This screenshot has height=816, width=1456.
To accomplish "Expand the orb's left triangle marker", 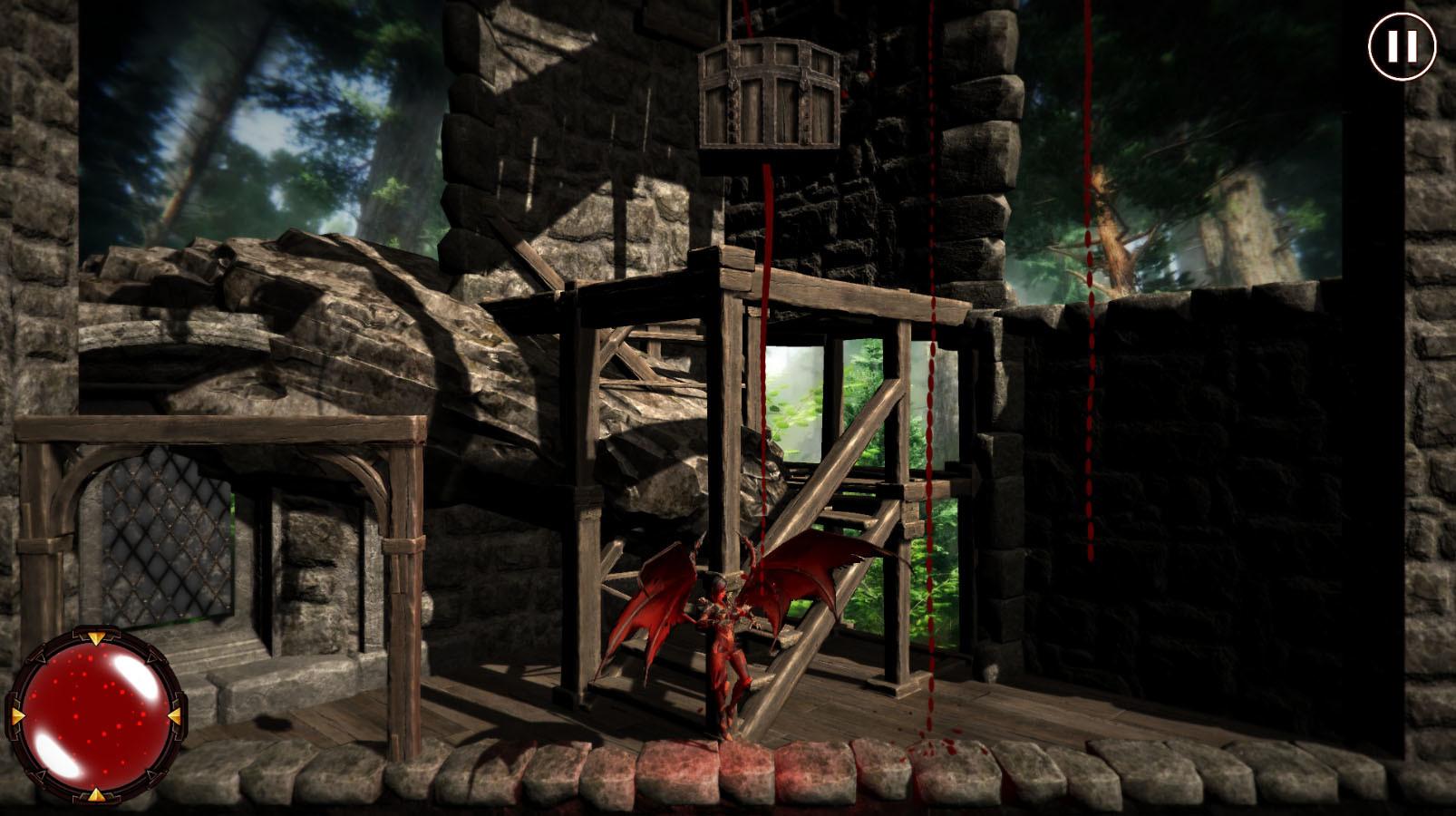I will [16, 714].
